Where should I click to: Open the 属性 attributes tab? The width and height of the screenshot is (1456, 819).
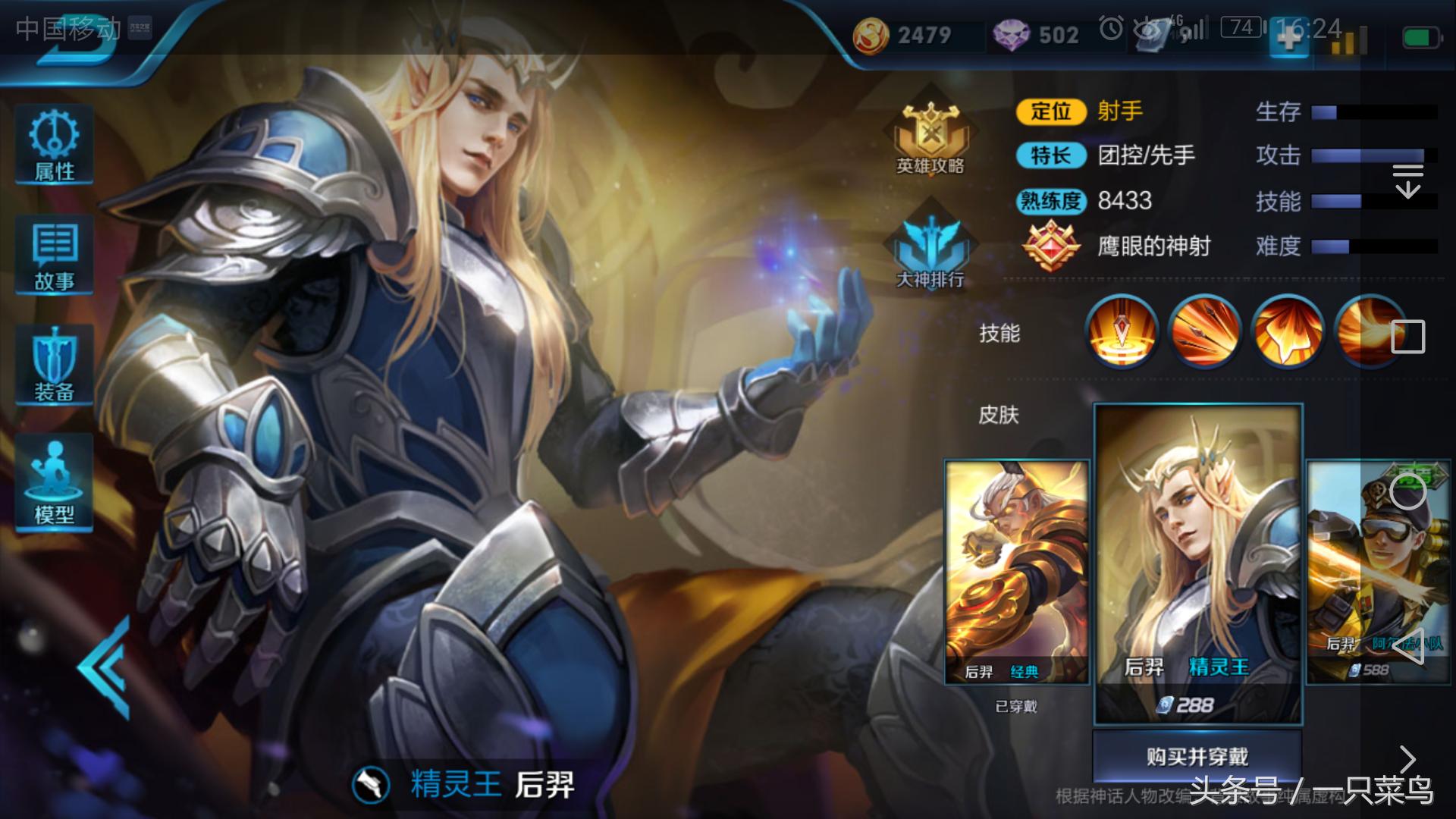54,146
